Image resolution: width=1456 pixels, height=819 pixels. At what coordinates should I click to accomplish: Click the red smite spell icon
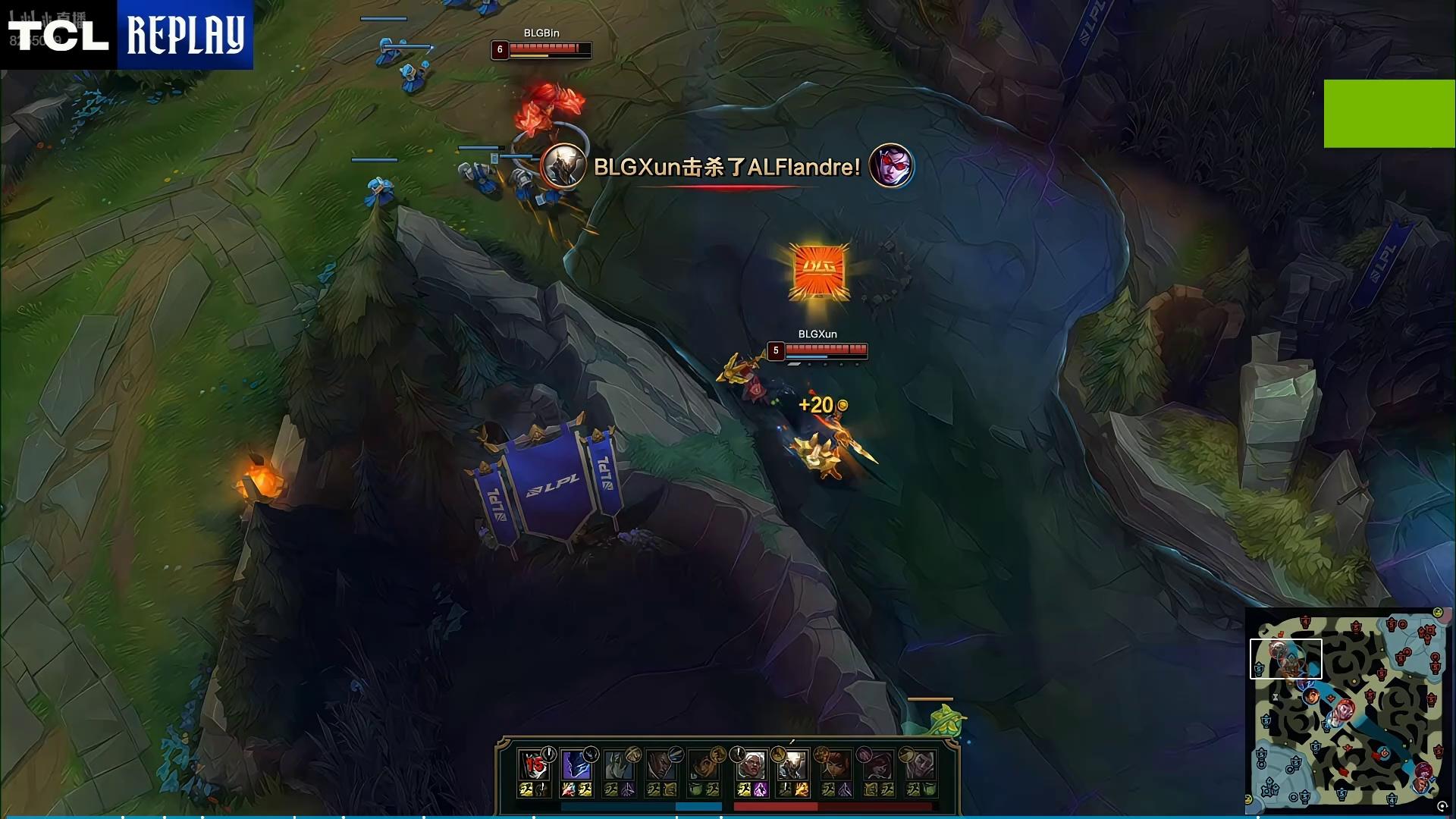[x=568, y=790]
